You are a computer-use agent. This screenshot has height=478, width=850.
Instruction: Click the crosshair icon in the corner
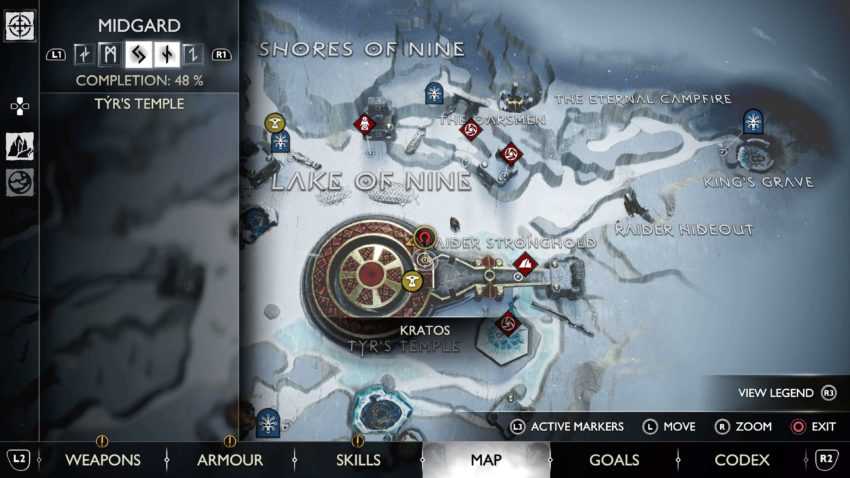tap(20, 25)
